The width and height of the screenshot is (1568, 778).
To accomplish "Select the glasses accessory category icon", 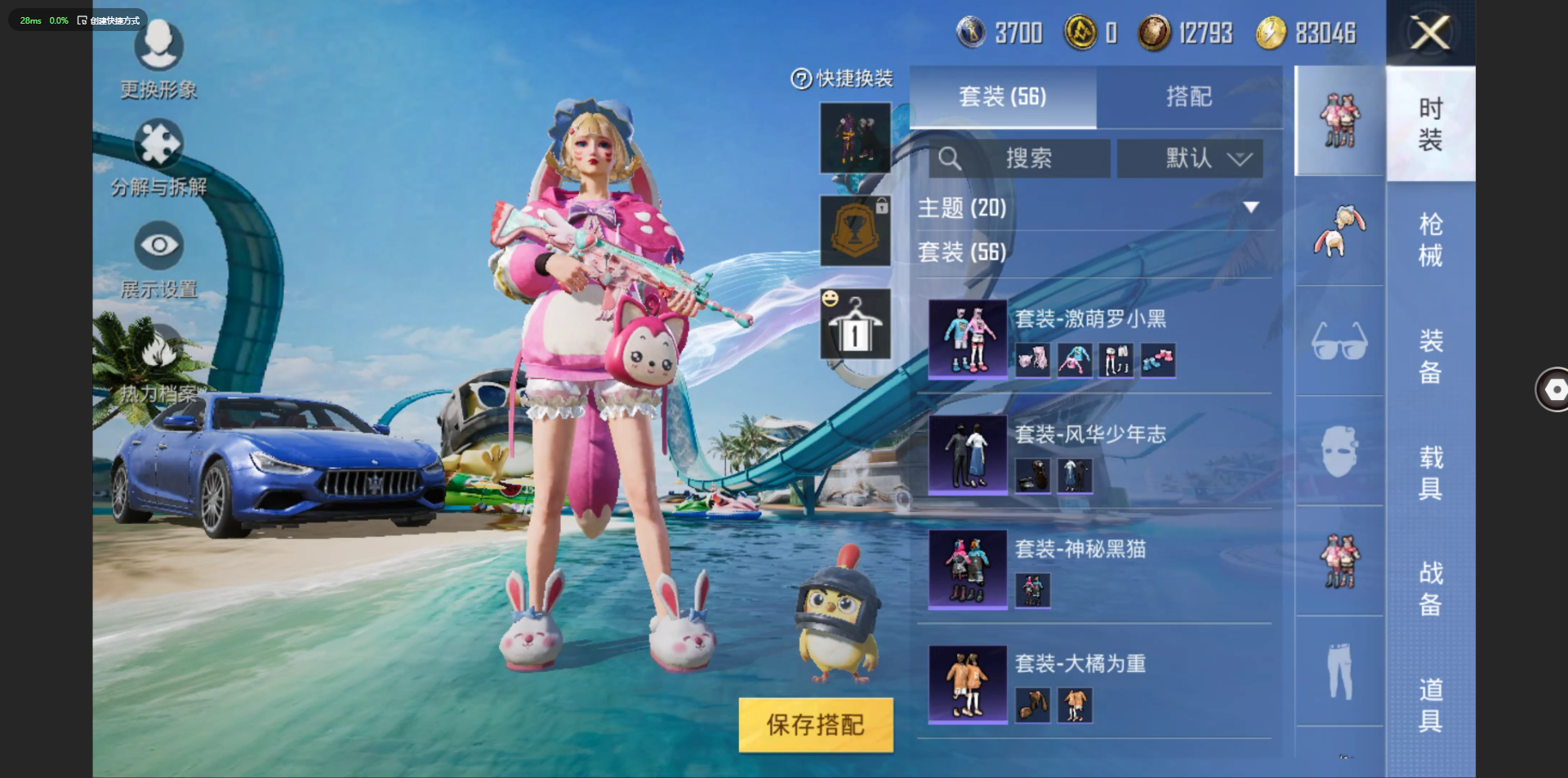I will point(1339,341).
